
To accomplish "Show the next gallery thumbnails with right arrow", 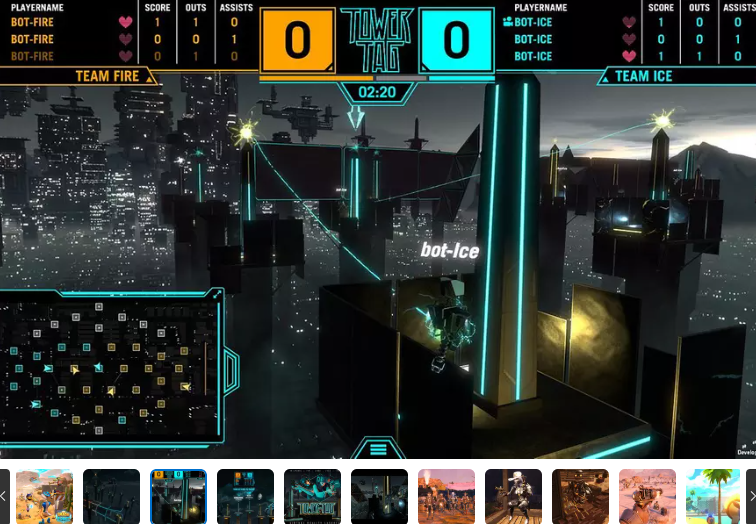I will [x=751, y=496].
